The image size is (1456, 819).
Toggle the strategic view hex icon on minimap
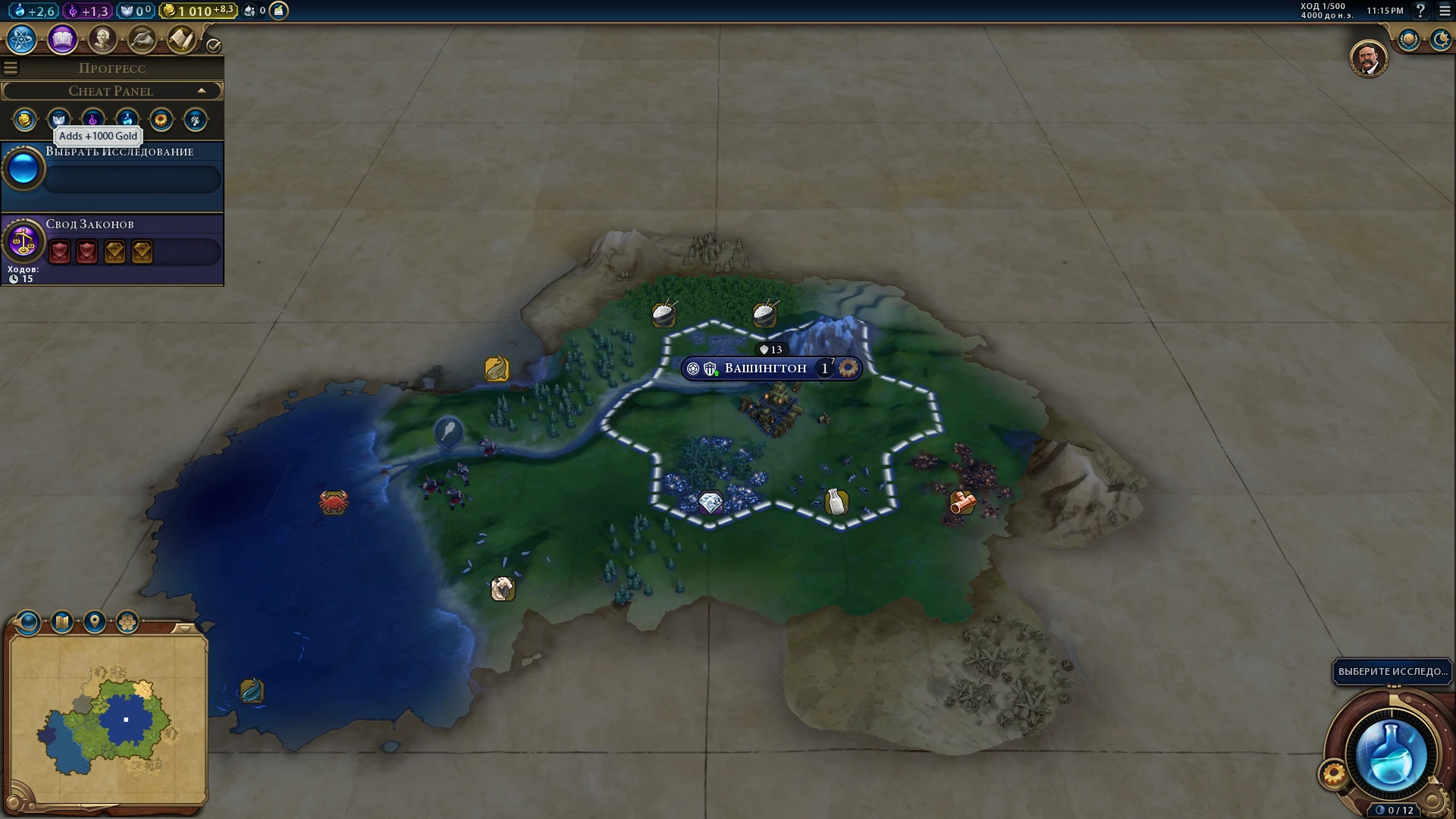click(127, 622)
